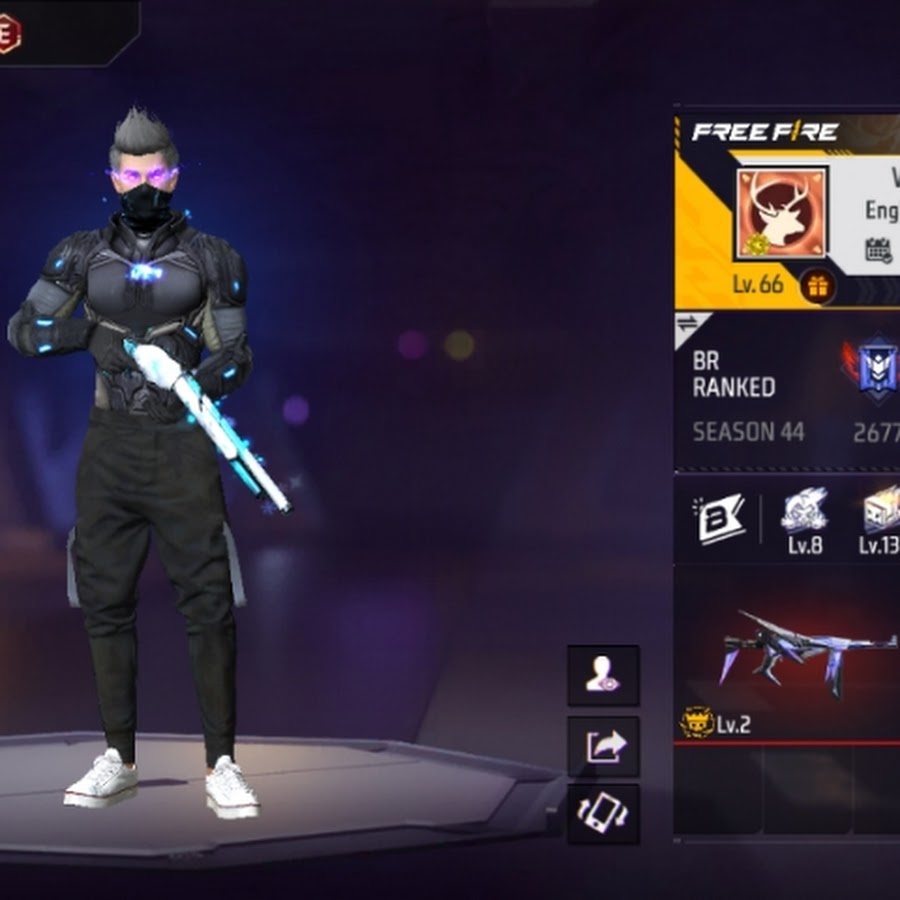Open the calendar icon on the profile card
Screen dimensions: 900x900
click(878, 250)
